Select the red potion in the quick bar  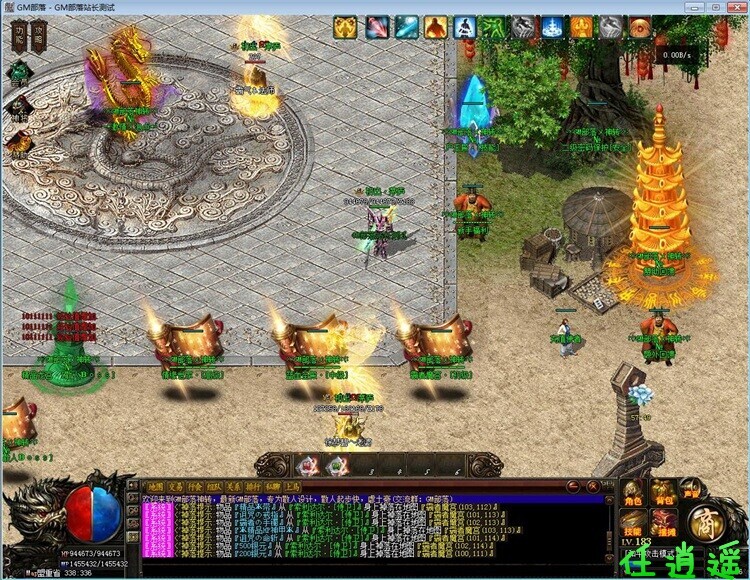(305, 464)
